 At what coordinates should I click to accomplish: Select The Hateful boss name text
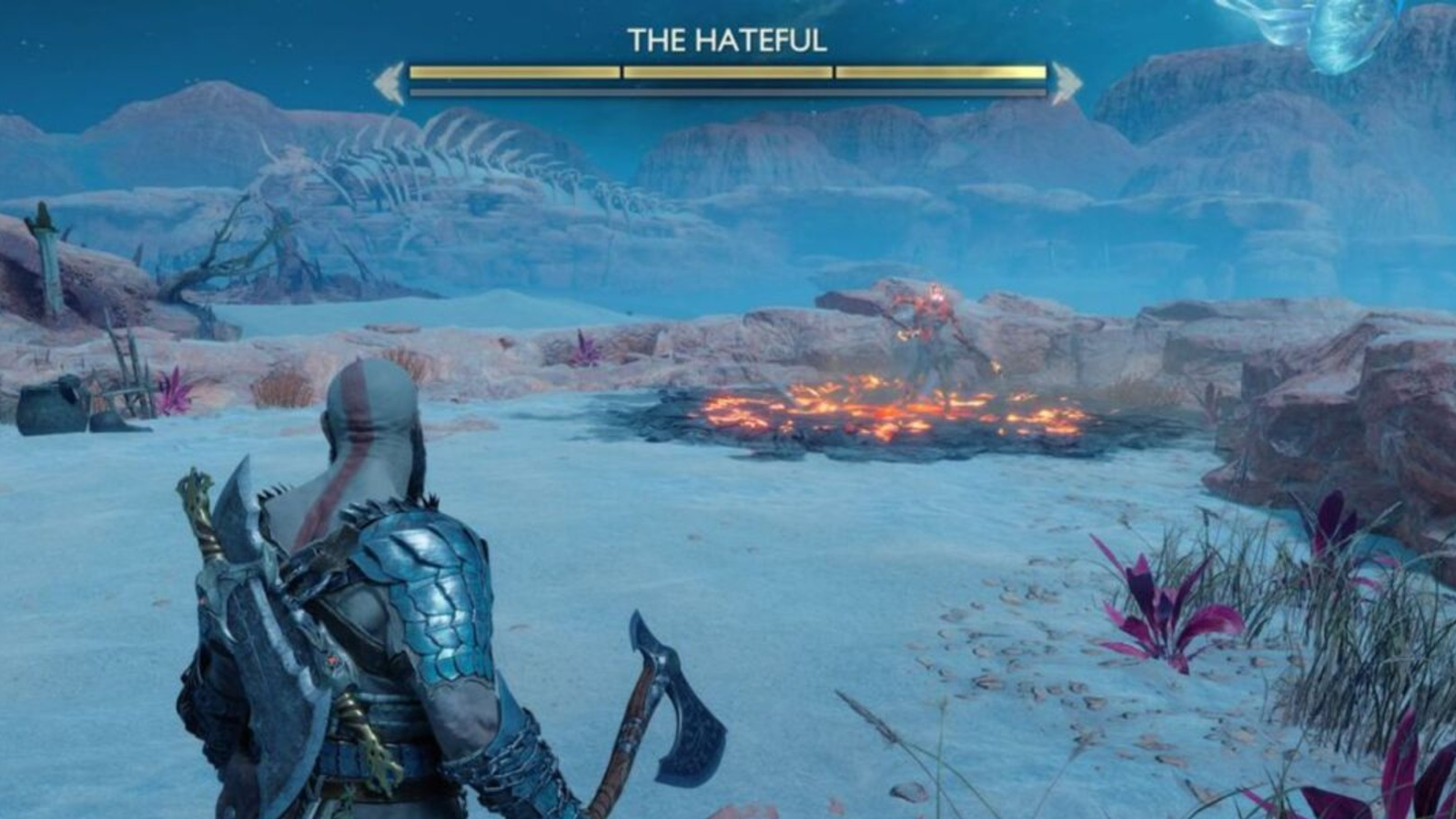point(728,38)
